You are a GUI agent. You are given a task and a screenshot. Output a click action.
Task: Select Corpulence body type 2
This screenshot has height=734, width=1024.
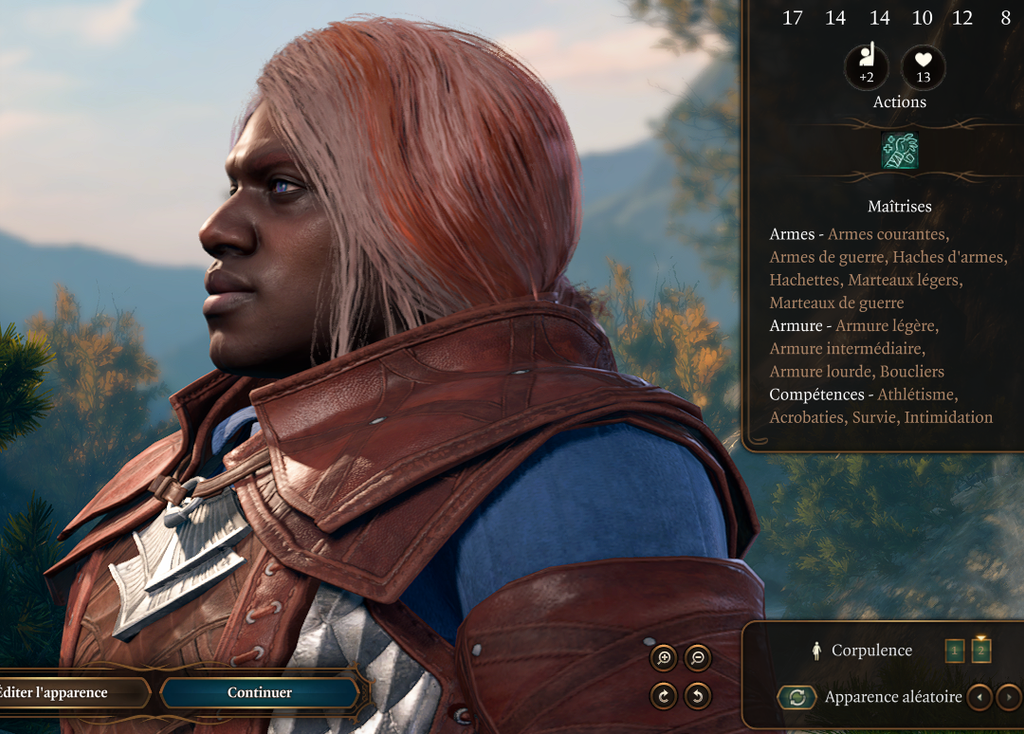[981, 651]
